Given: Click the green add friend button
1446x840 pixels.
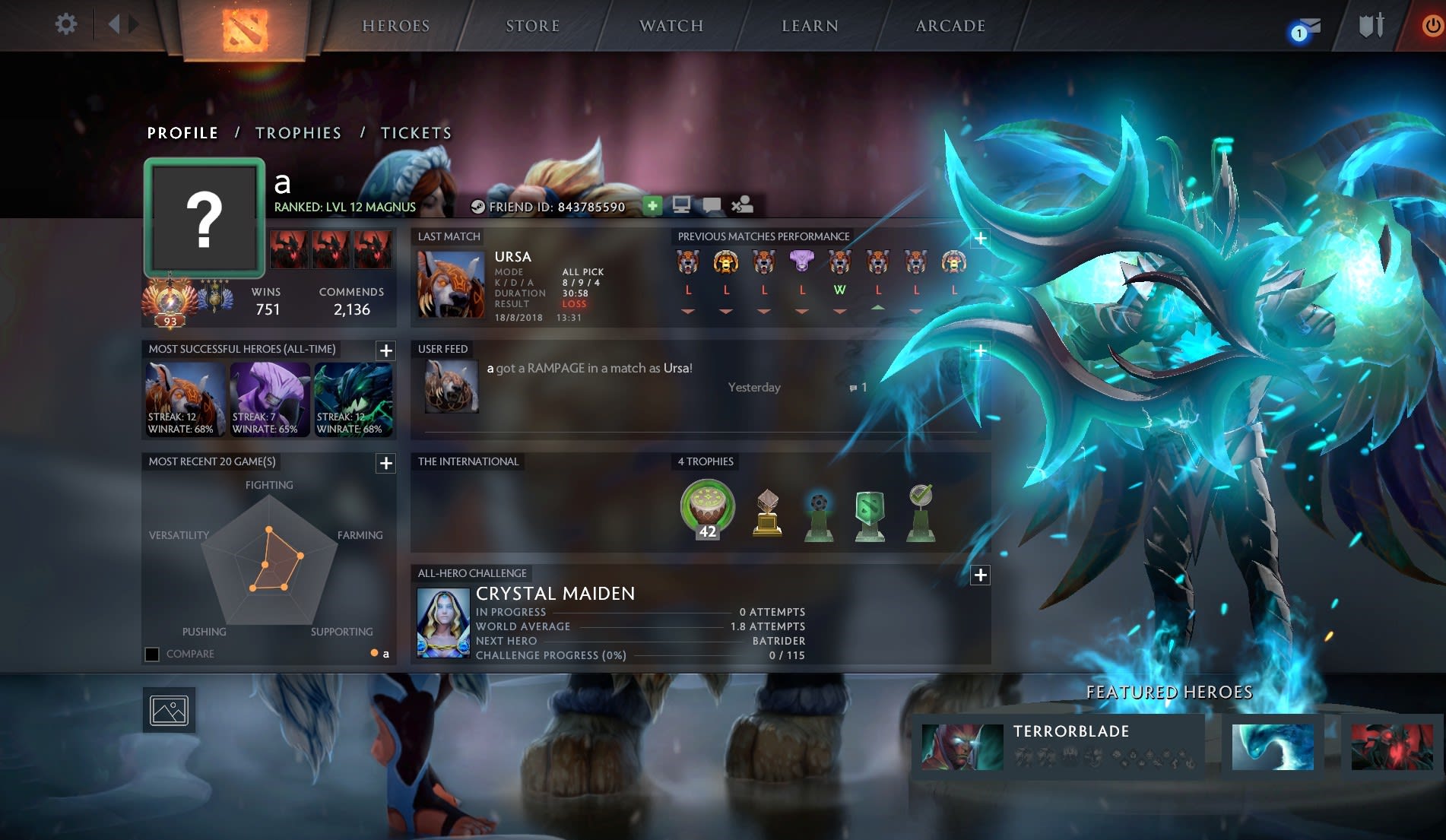Looking at the screenshot, I should (x=652, y=205).
